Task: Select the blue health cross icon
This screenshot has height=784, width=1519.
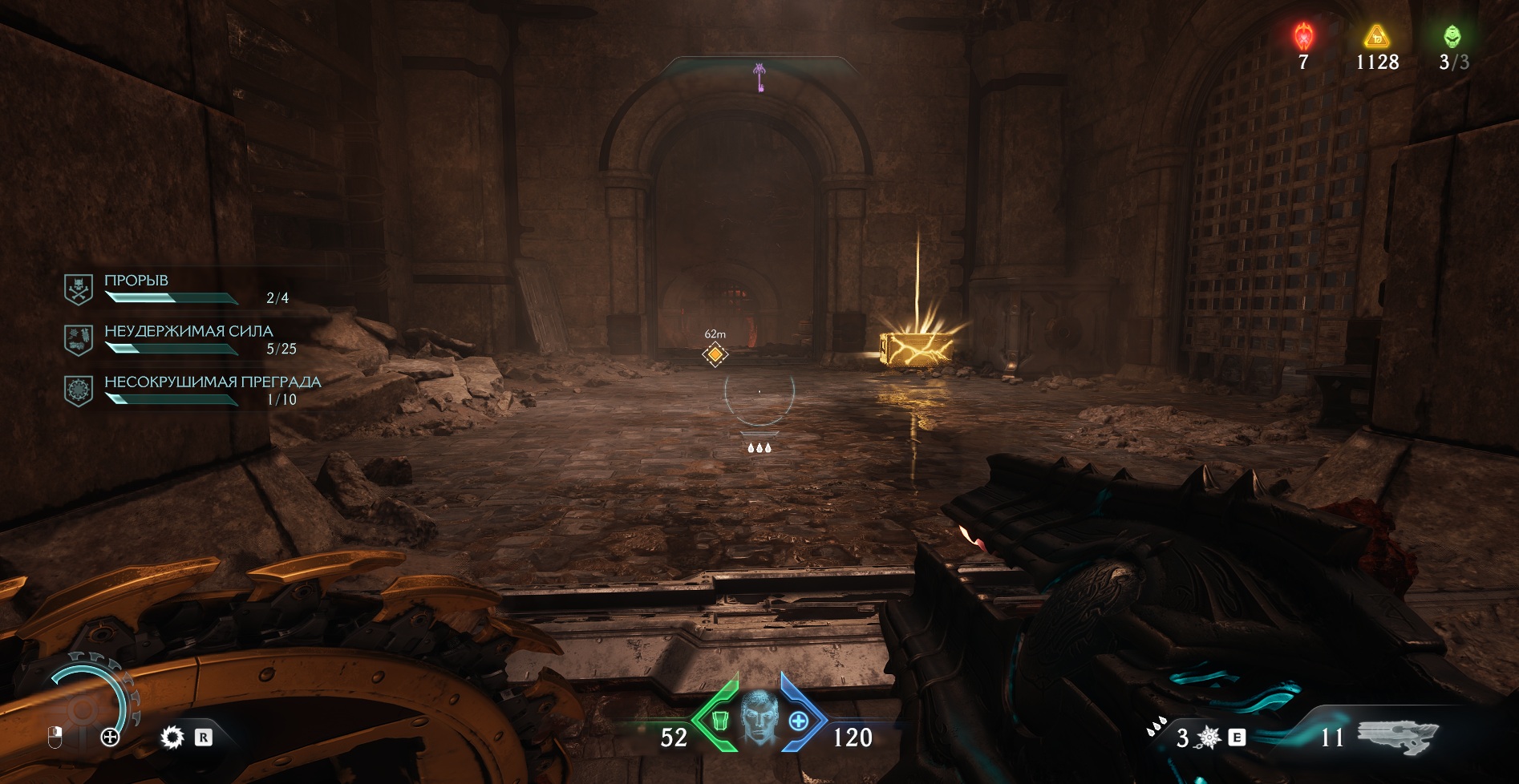Action: pos(799,721)
